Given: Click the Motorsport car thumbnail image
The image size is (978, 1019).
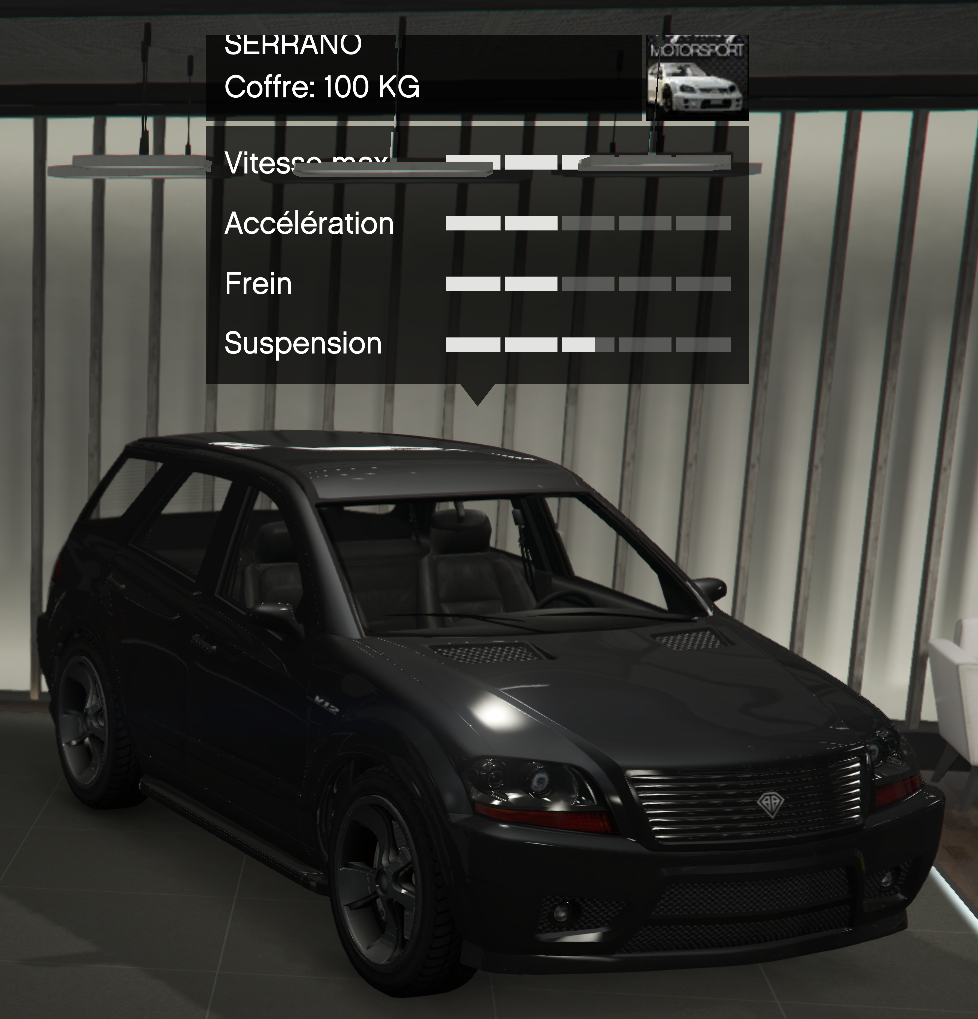Looking at the screenshot, I should [x=697, y=78].
